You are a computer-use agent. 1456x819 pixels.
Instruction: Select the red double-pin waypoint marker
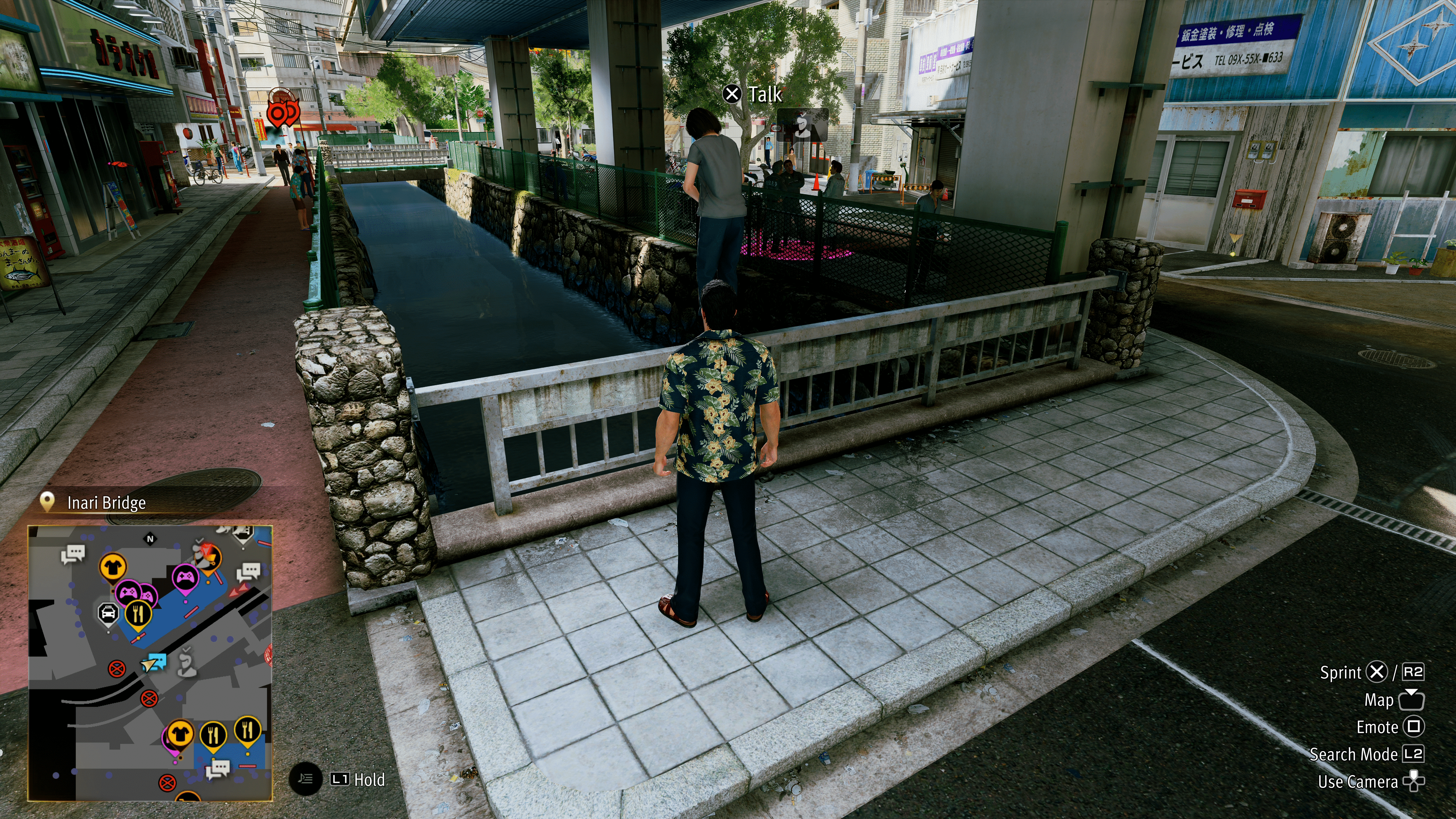tap(282, 113)
